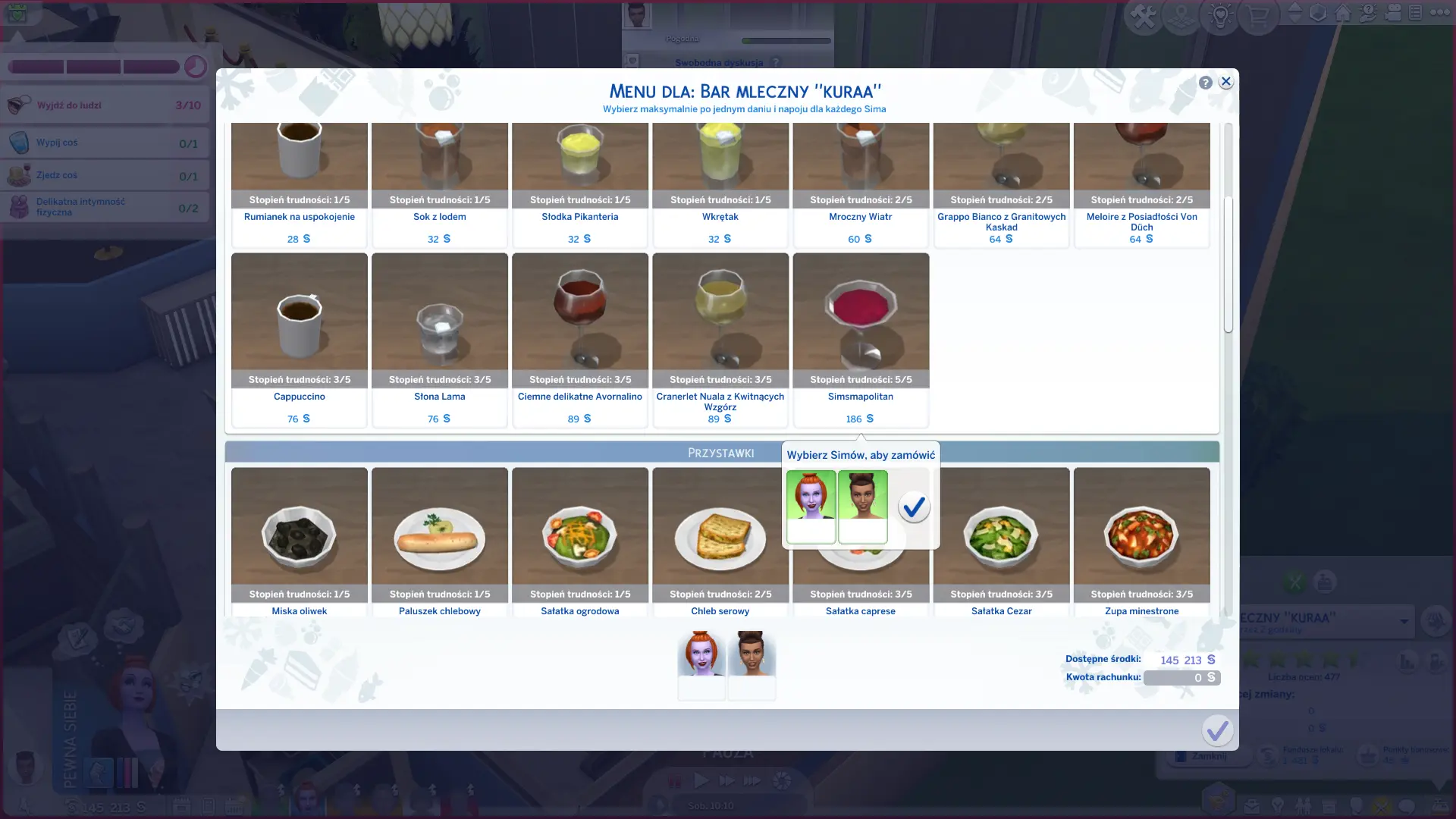Select the dark-haired Sim in order popup

coord(862,505)
